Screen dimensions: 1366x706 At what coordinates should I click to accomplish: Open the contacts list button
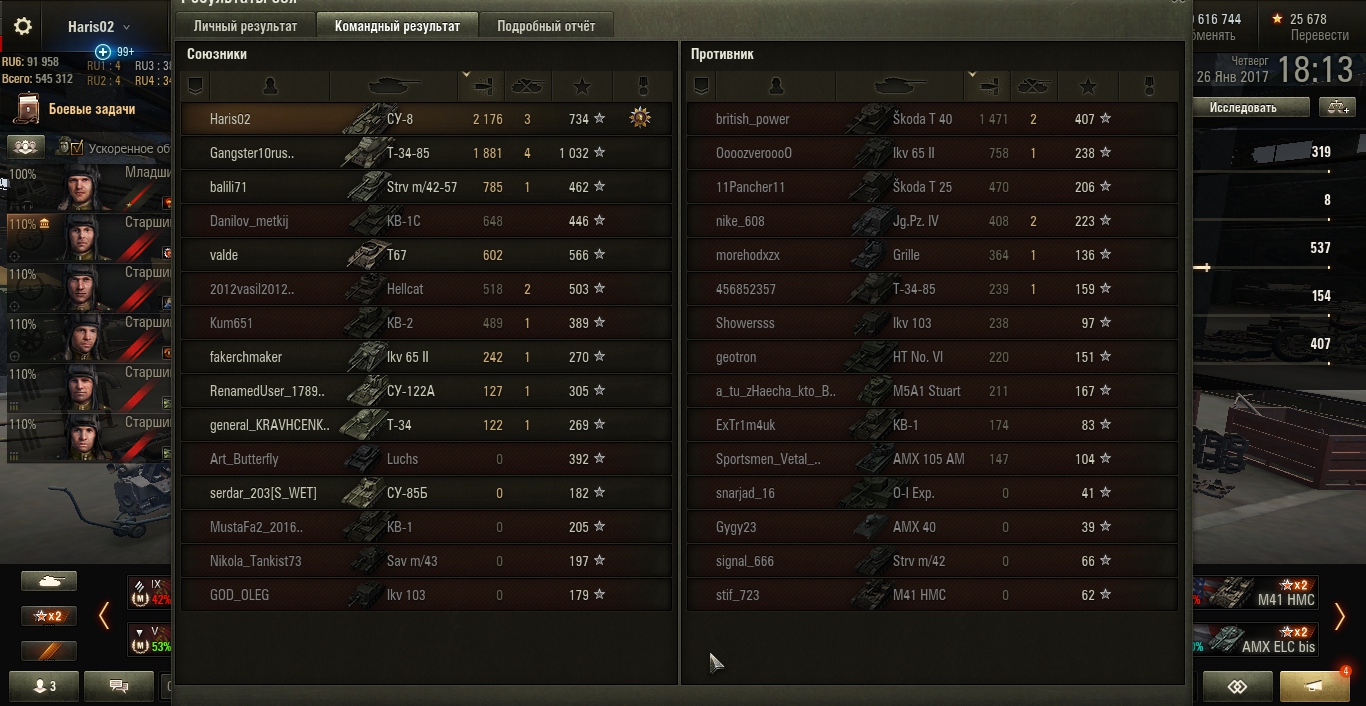(x=40, y=686)
